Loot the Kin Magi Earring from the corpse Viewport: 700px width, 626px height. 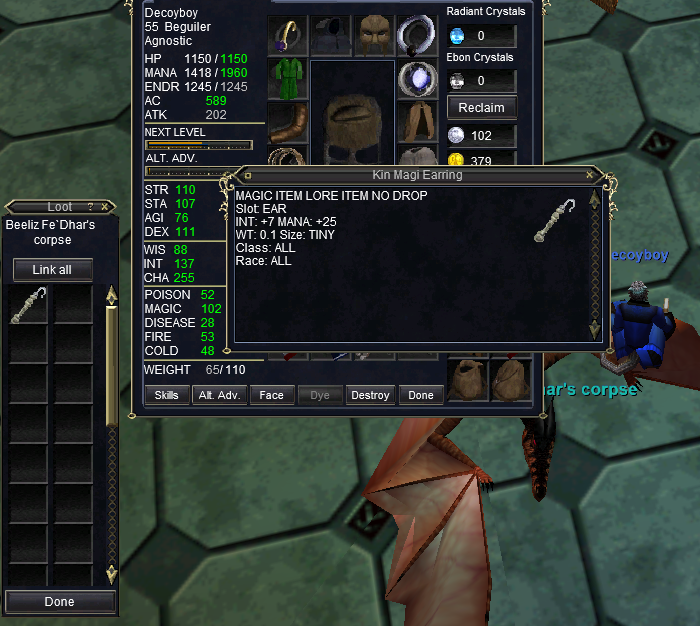(x=28, y=305)
